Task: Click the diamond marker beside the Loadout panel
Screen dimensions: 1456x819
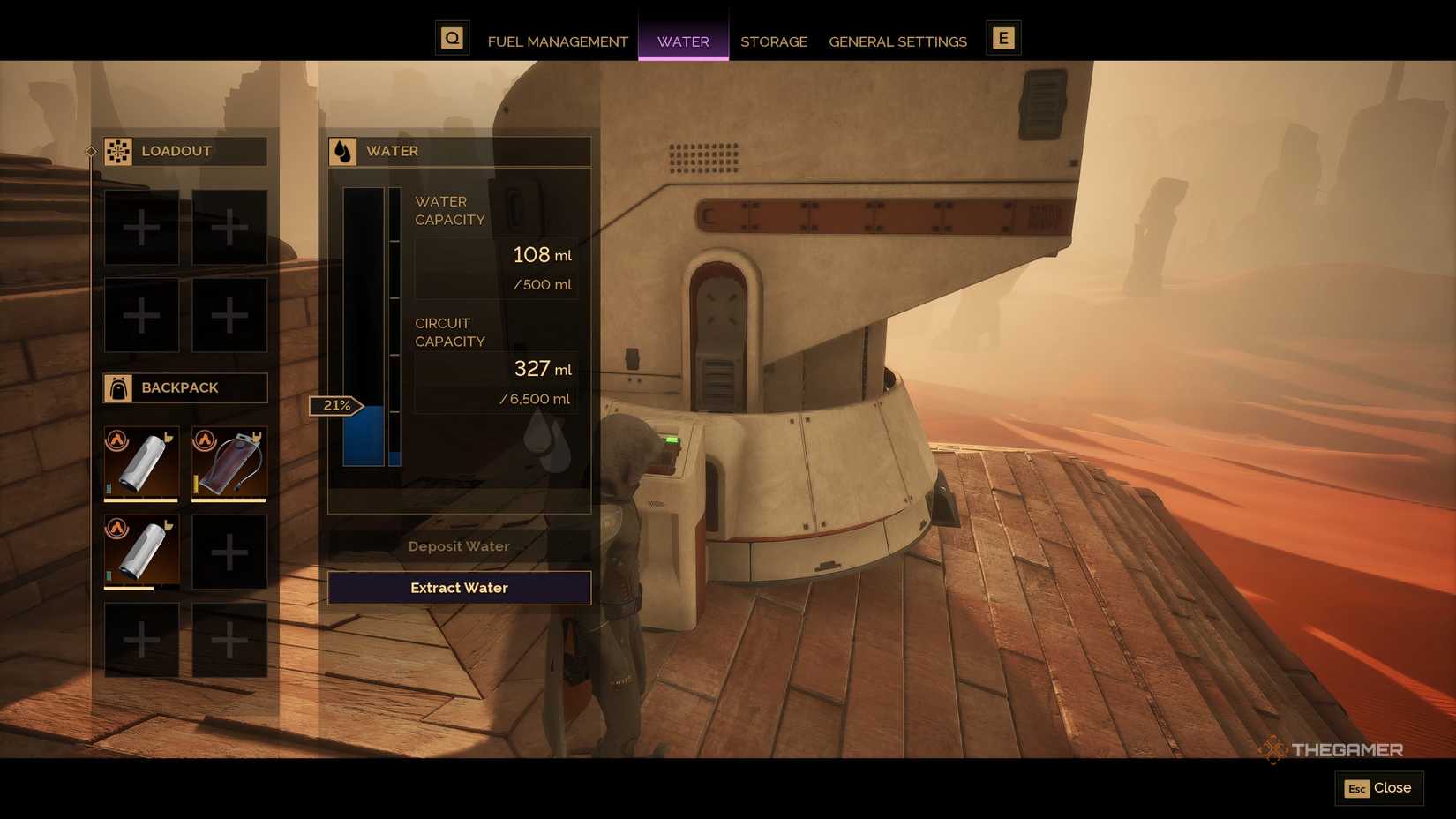Action: (x=90, y=151)
